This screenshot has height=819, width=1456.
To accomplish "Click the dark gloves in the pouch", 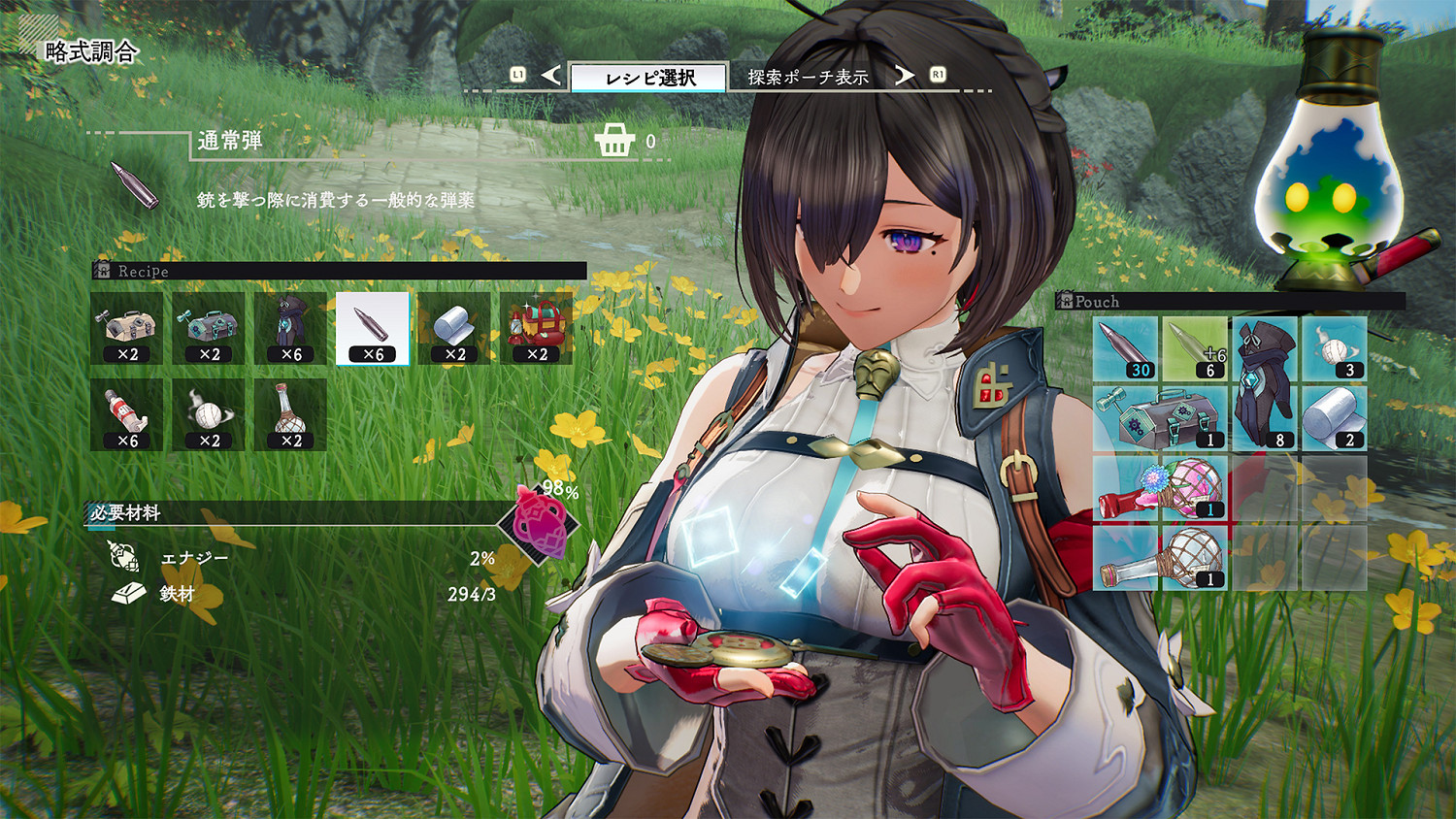I will click(1265, 384).
